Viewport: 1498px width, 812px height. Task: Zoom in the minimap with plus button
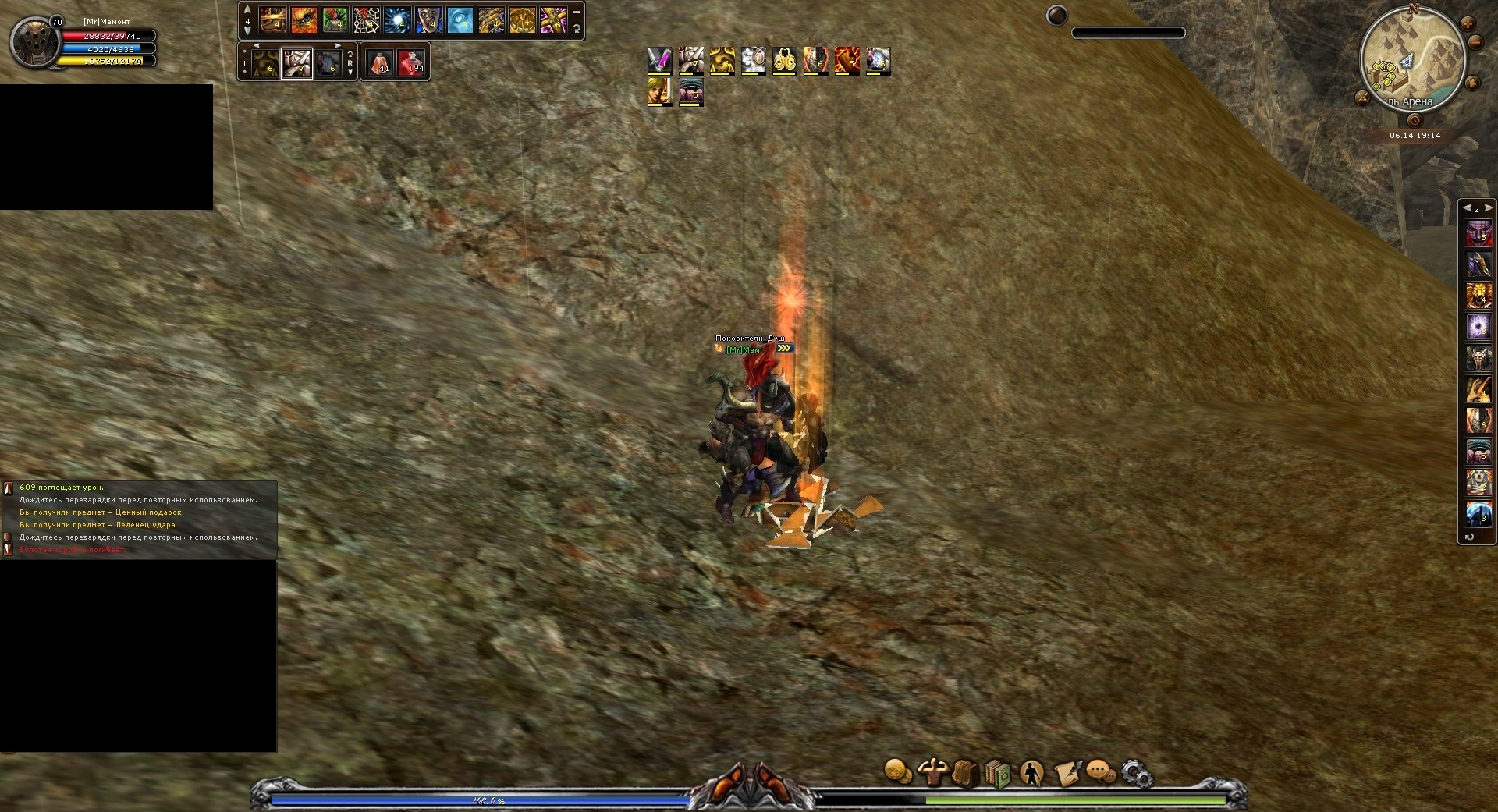point(1468,23)
